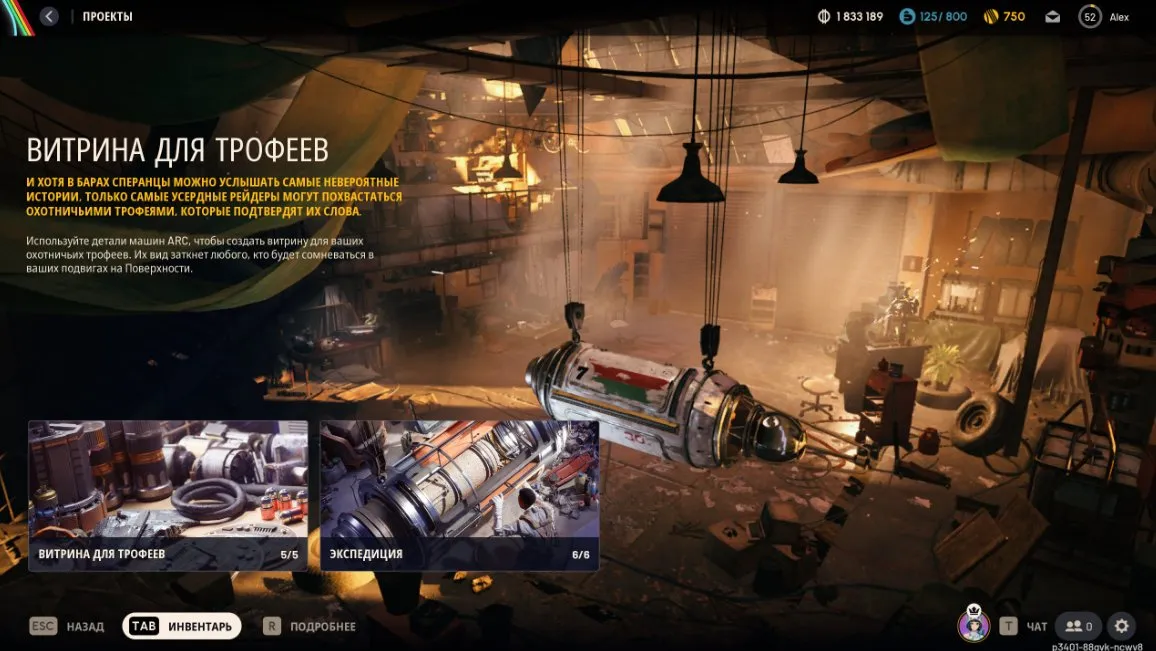
Task: Go back using the top-left arrow button
Action: pos(48,16)
